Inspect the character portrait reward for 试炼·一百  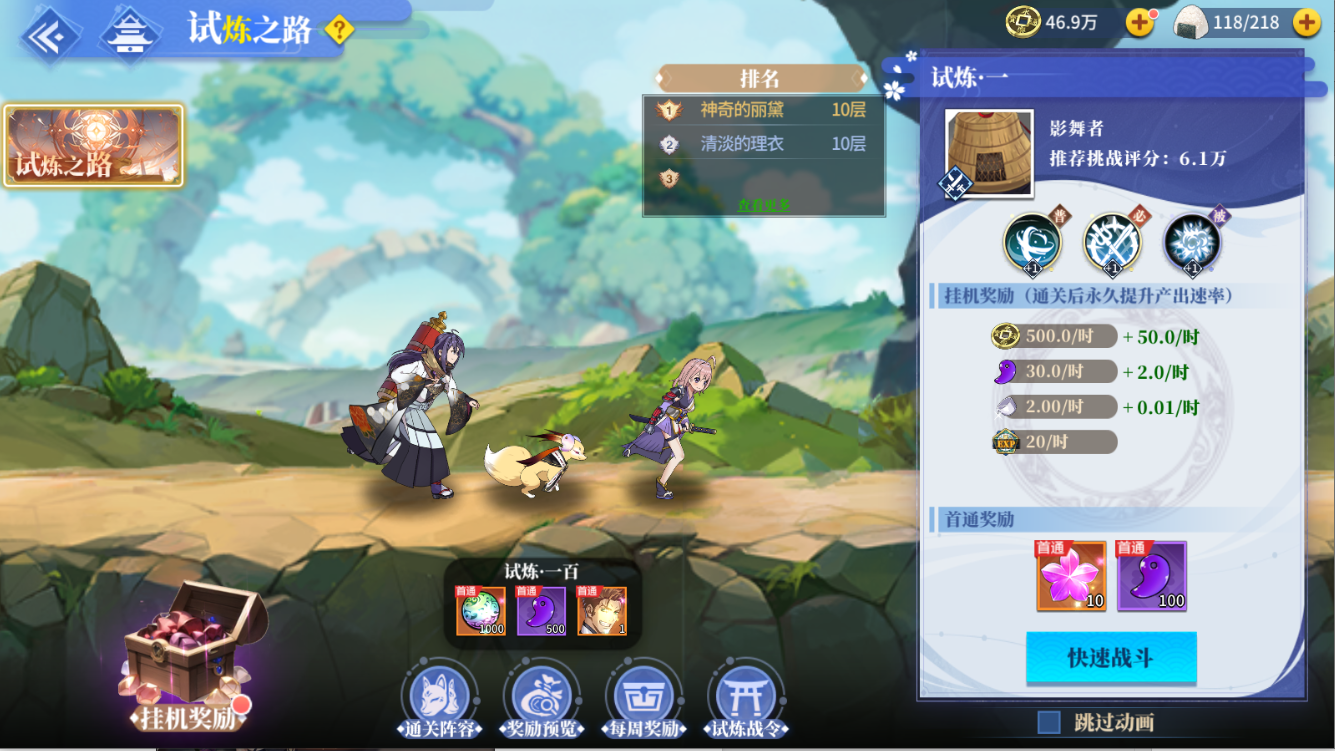(602, 611)
